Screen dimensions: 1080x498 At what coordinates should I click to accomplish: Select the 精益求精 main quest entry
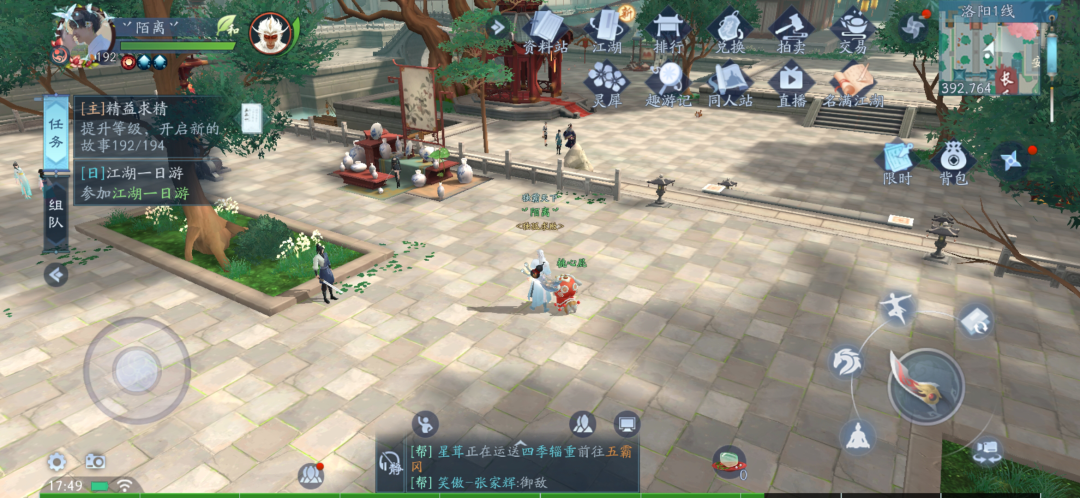click(150, 129)
